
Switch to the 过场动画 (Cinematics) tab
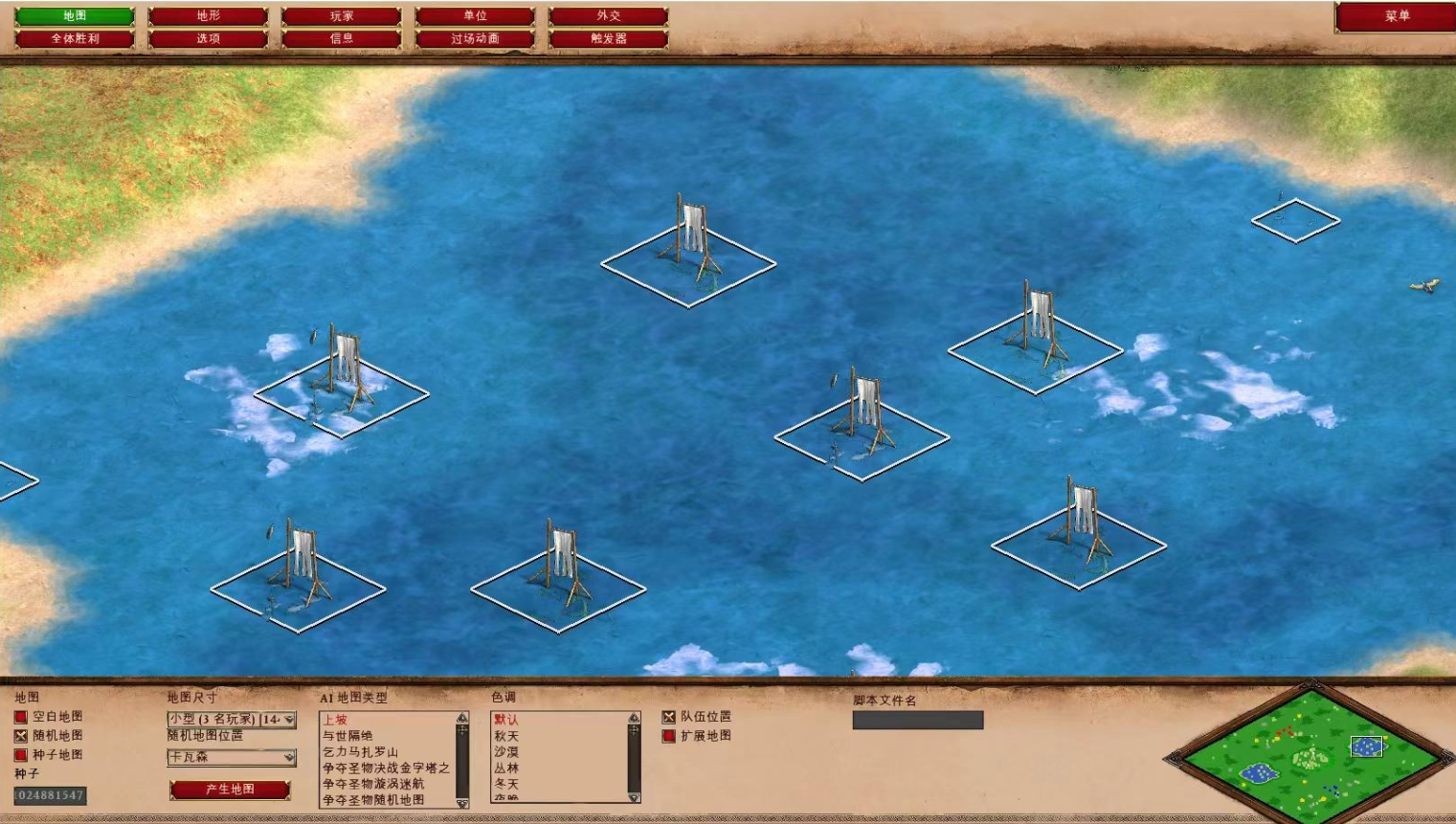475,39
